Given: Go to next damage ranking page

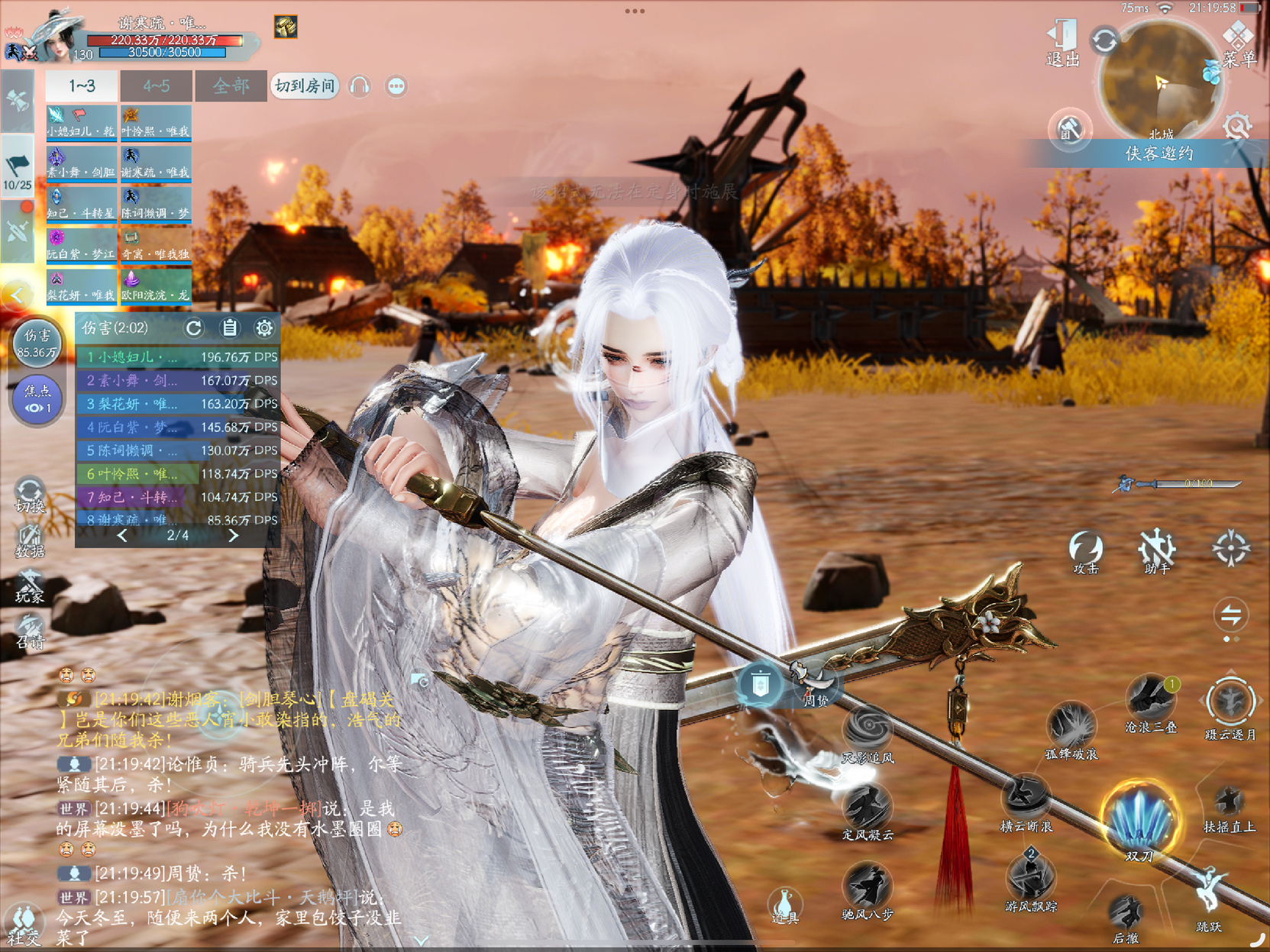Looking at the screenshot, I should pos(234,536).
